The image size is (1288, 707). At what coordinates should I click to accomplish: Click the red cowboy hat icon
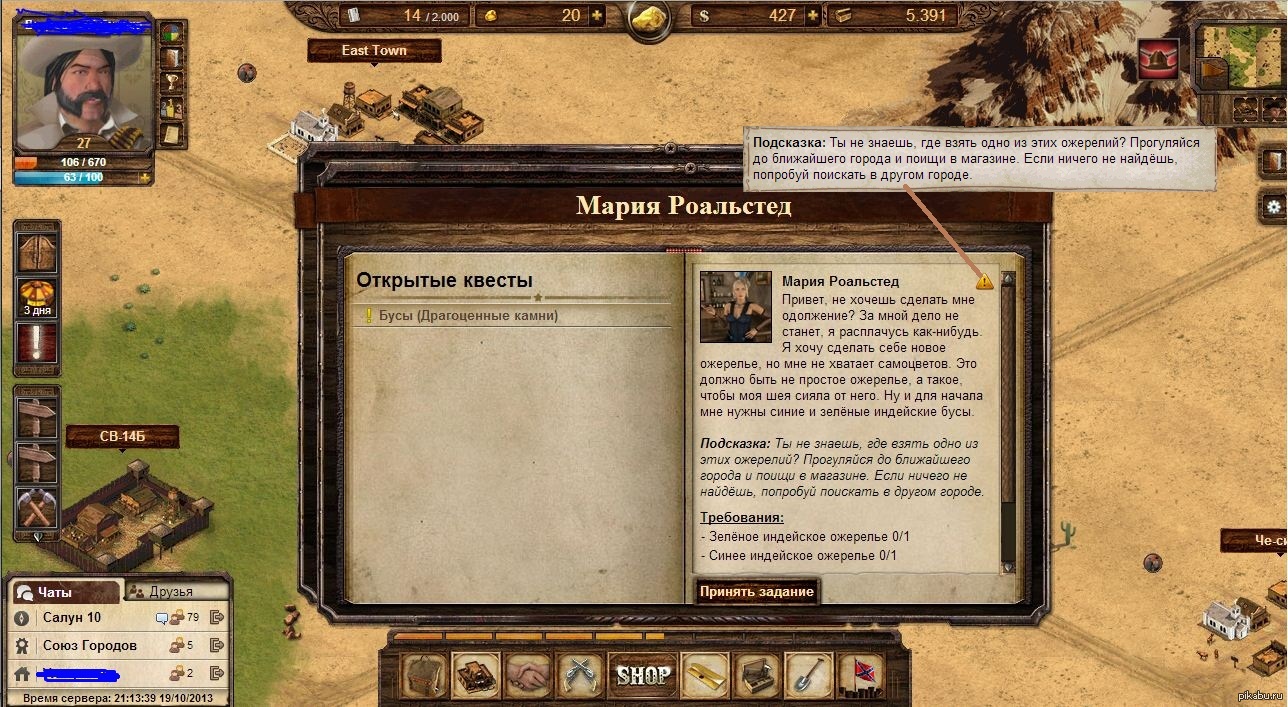point(1158,60)
